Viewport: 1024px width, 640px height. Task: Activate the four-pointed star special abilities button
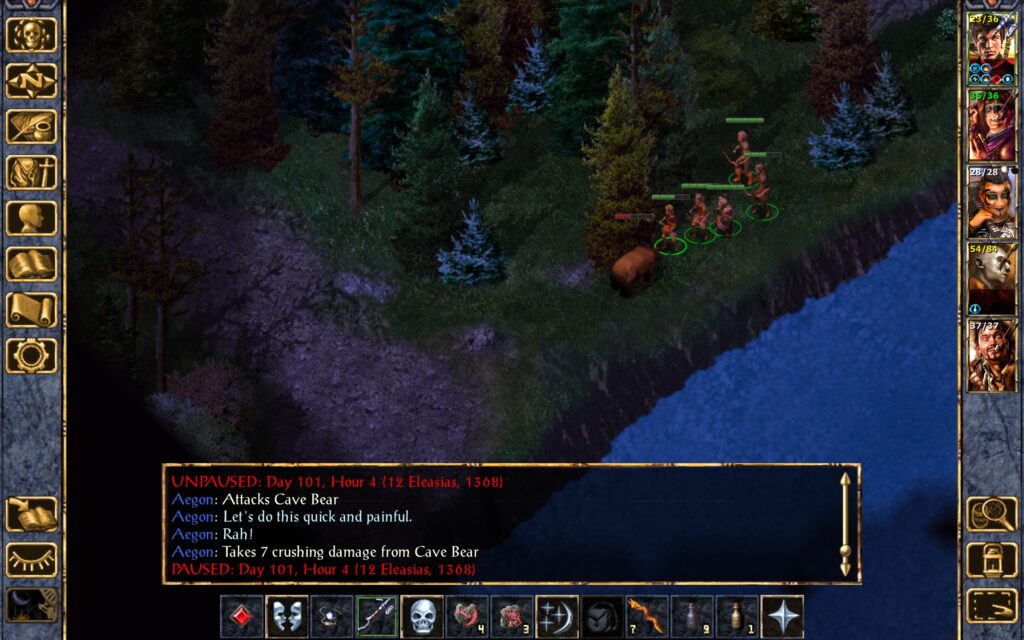click(x=782, y=617)
